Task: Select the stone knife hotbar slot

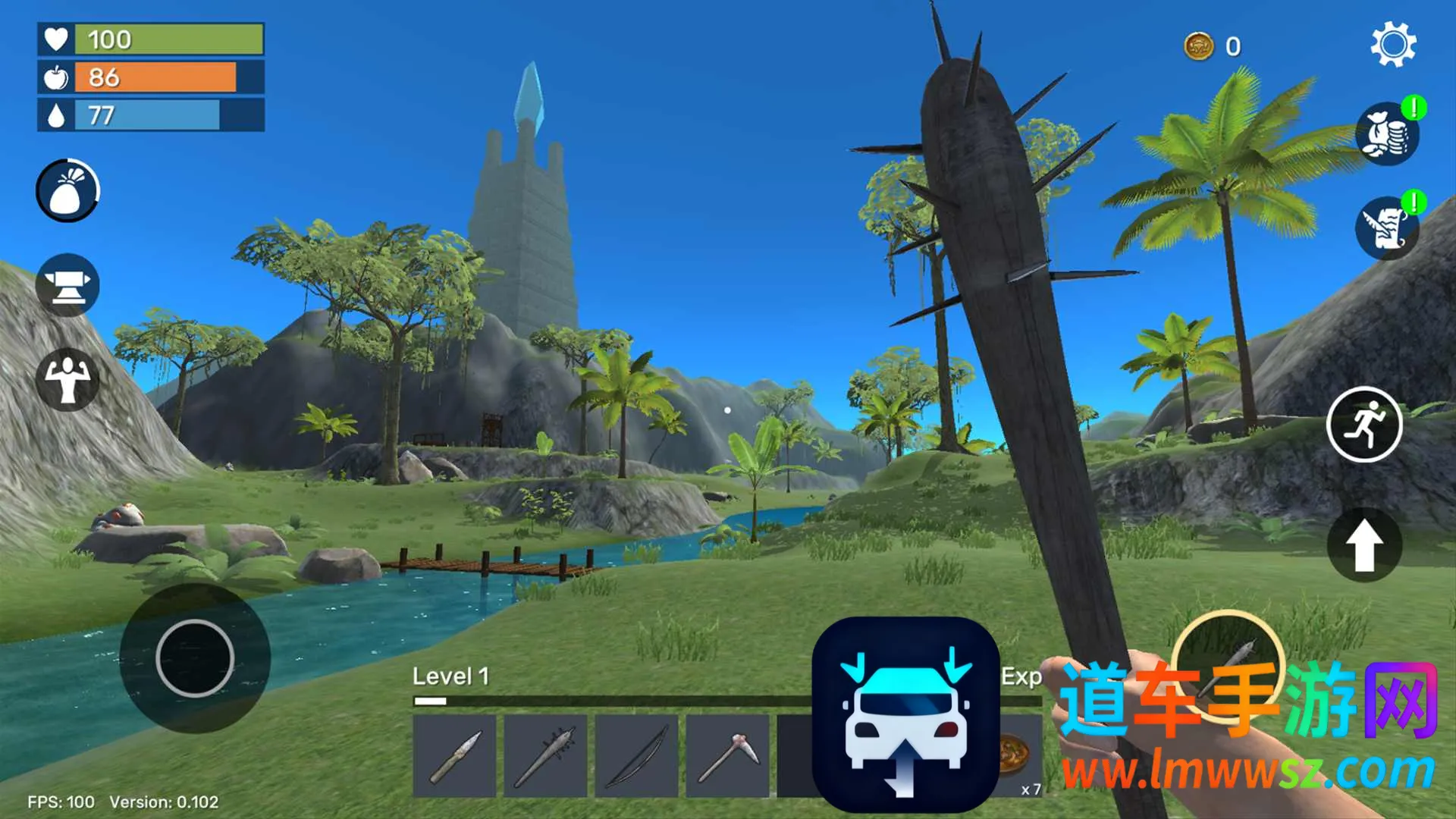Action: [455, 756]
